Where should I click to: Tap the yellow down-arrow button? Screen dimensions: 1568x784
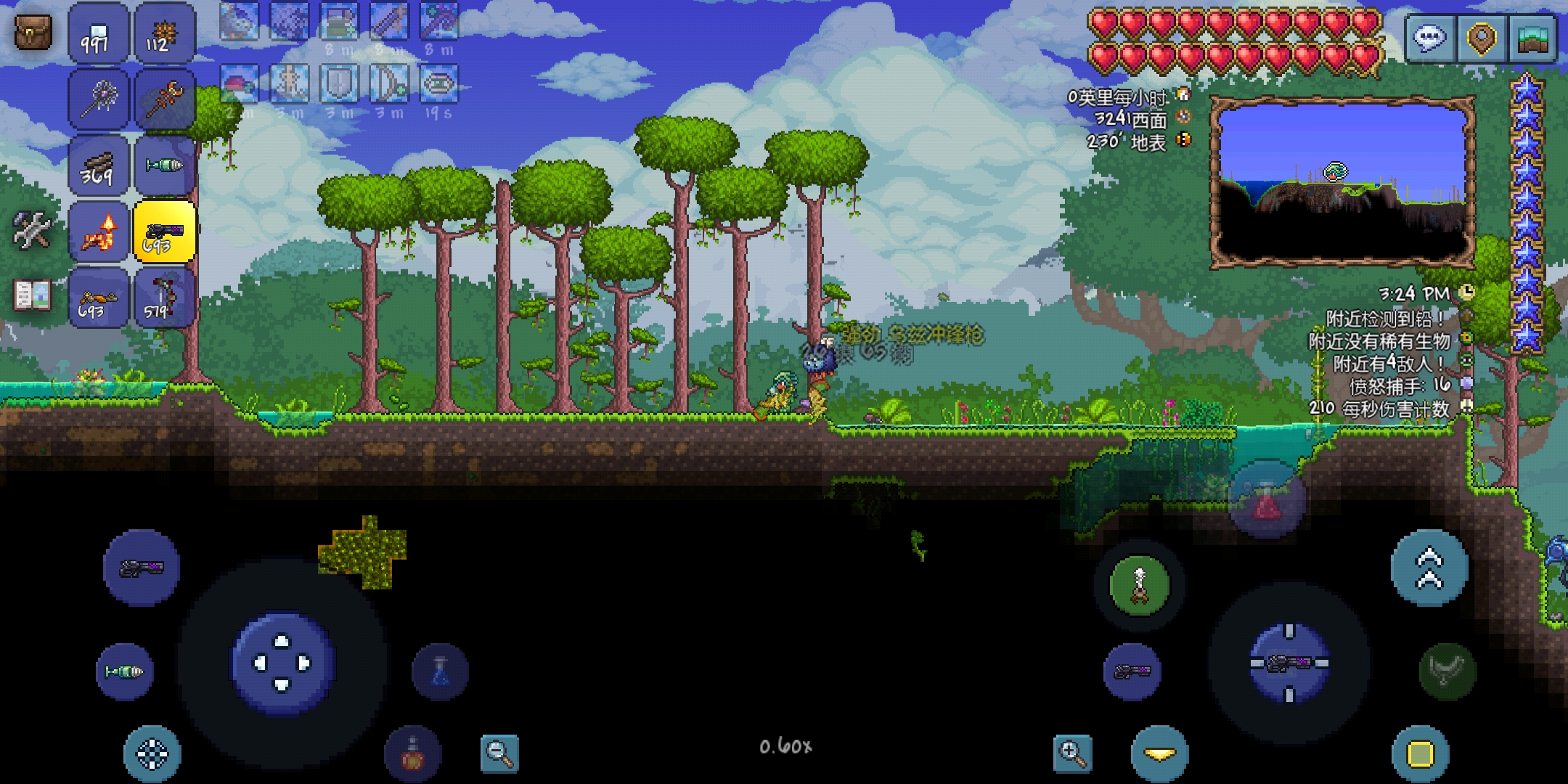pyautogui.click(x=1159, y=755)
